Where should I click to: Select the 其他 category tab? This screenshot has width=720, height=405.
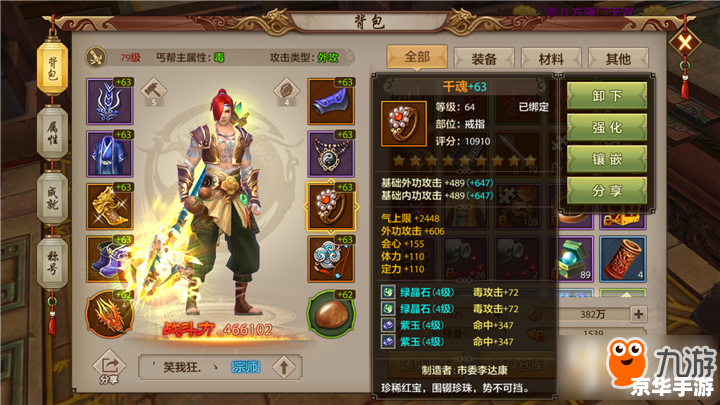[x=618, y=59]
